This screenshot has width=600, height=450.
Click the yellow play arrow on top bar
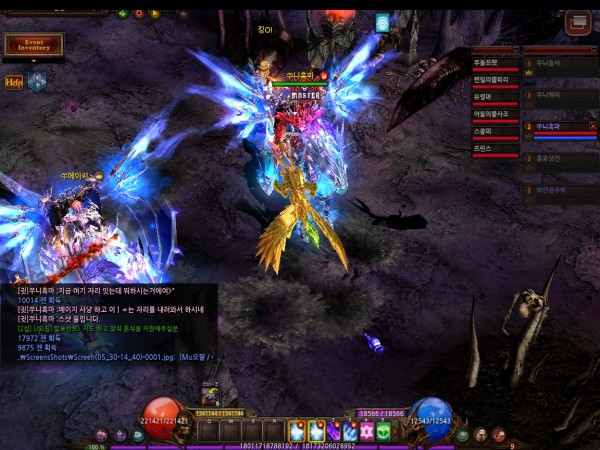(x=154, y=14)
